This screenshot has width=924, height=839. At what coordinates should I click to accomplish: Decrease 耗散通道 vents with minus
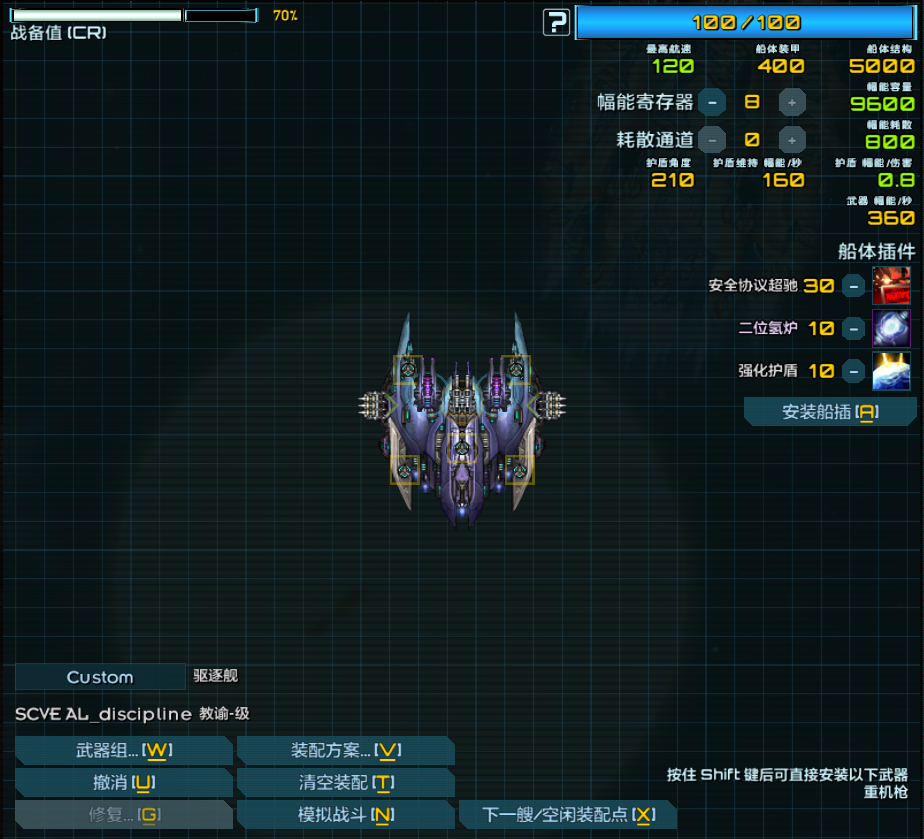[712, 140]
